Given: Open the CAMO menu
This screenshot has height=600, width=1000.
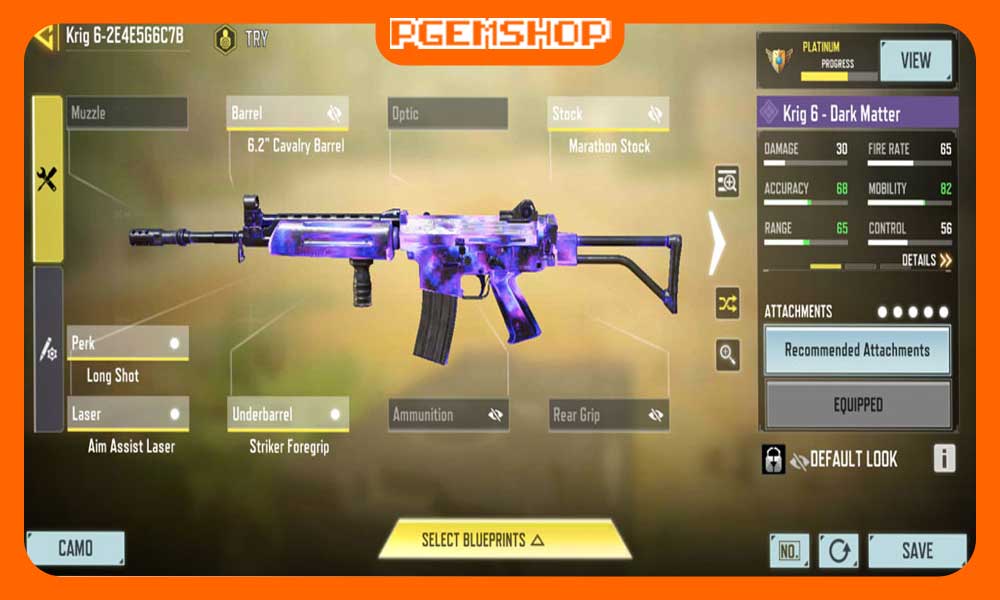Looking at the screenshot, I should (x=75, y=548).
